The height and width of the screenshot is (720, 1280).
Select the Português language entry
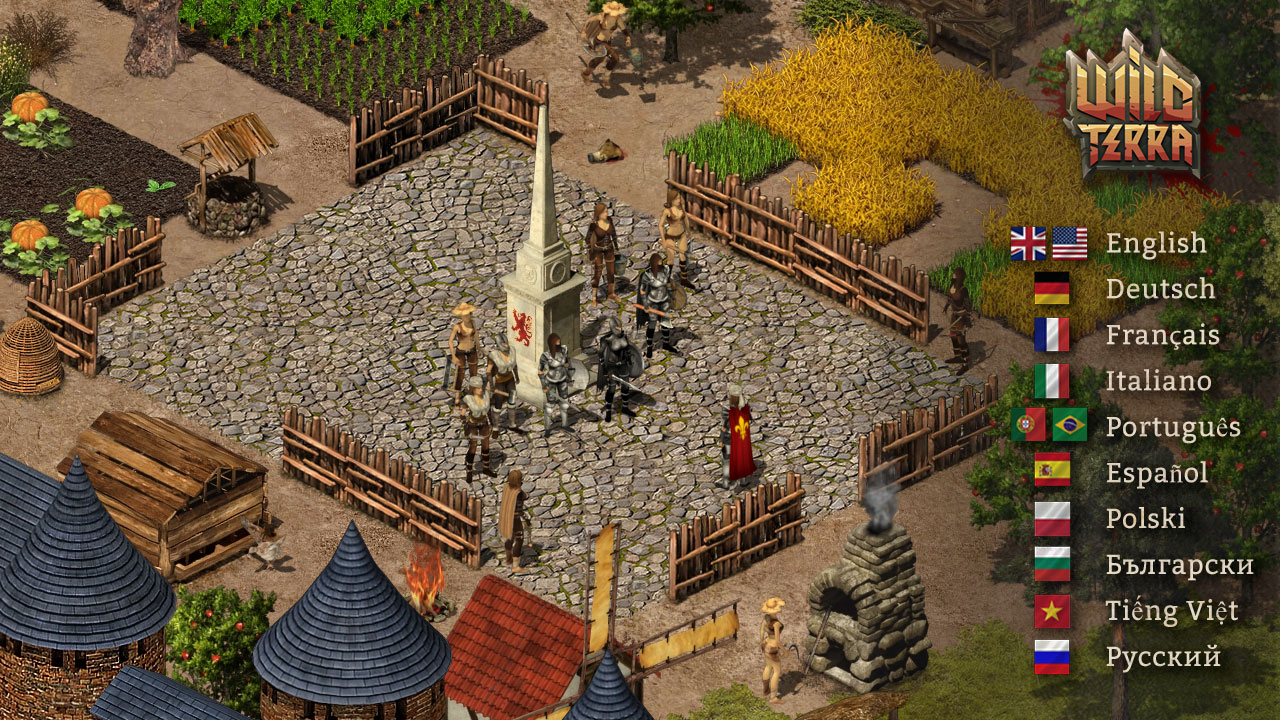coord(1172,427)
